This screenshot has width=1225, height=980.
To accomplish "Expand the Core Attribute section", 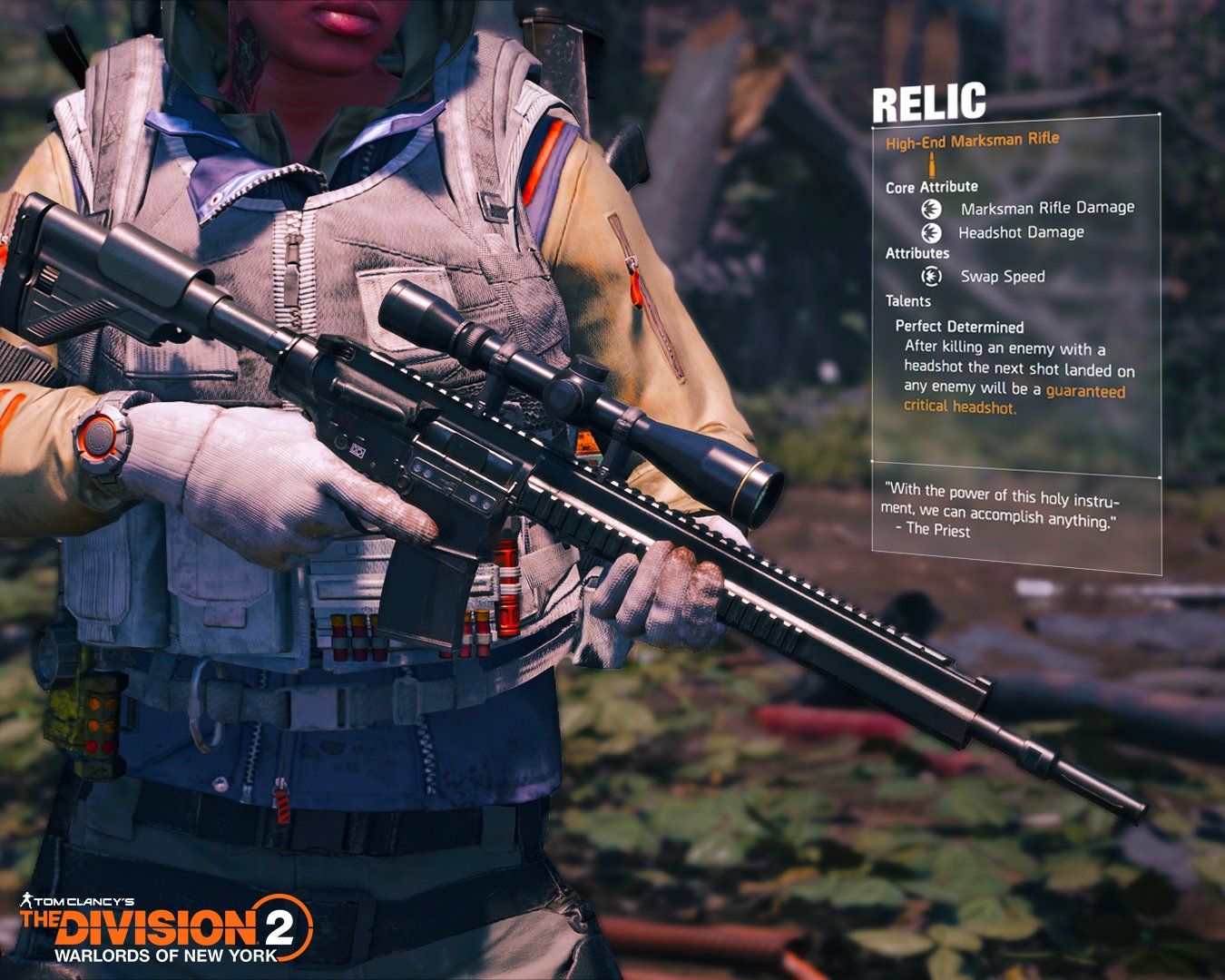I will [931, 187].
